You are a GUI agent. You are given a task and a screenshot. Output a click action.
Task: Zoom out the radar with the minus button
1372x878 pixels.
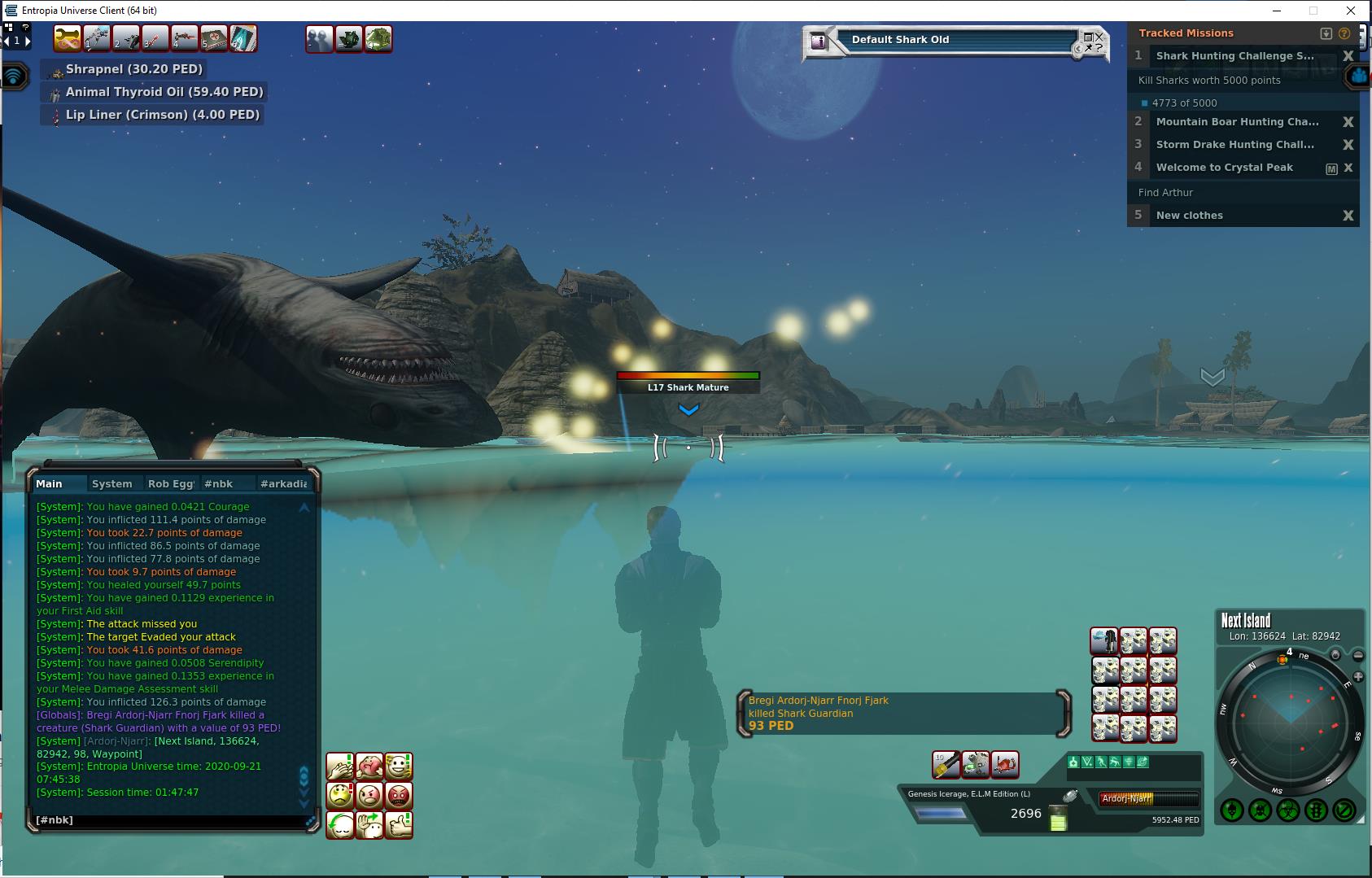(1357, 655)
